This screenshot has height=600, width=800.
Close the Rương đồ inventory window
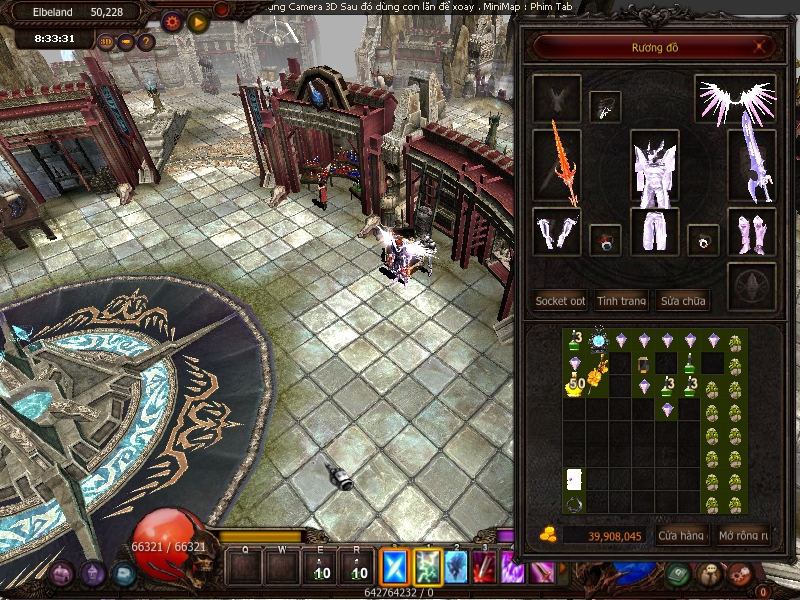tap(760, 46)
